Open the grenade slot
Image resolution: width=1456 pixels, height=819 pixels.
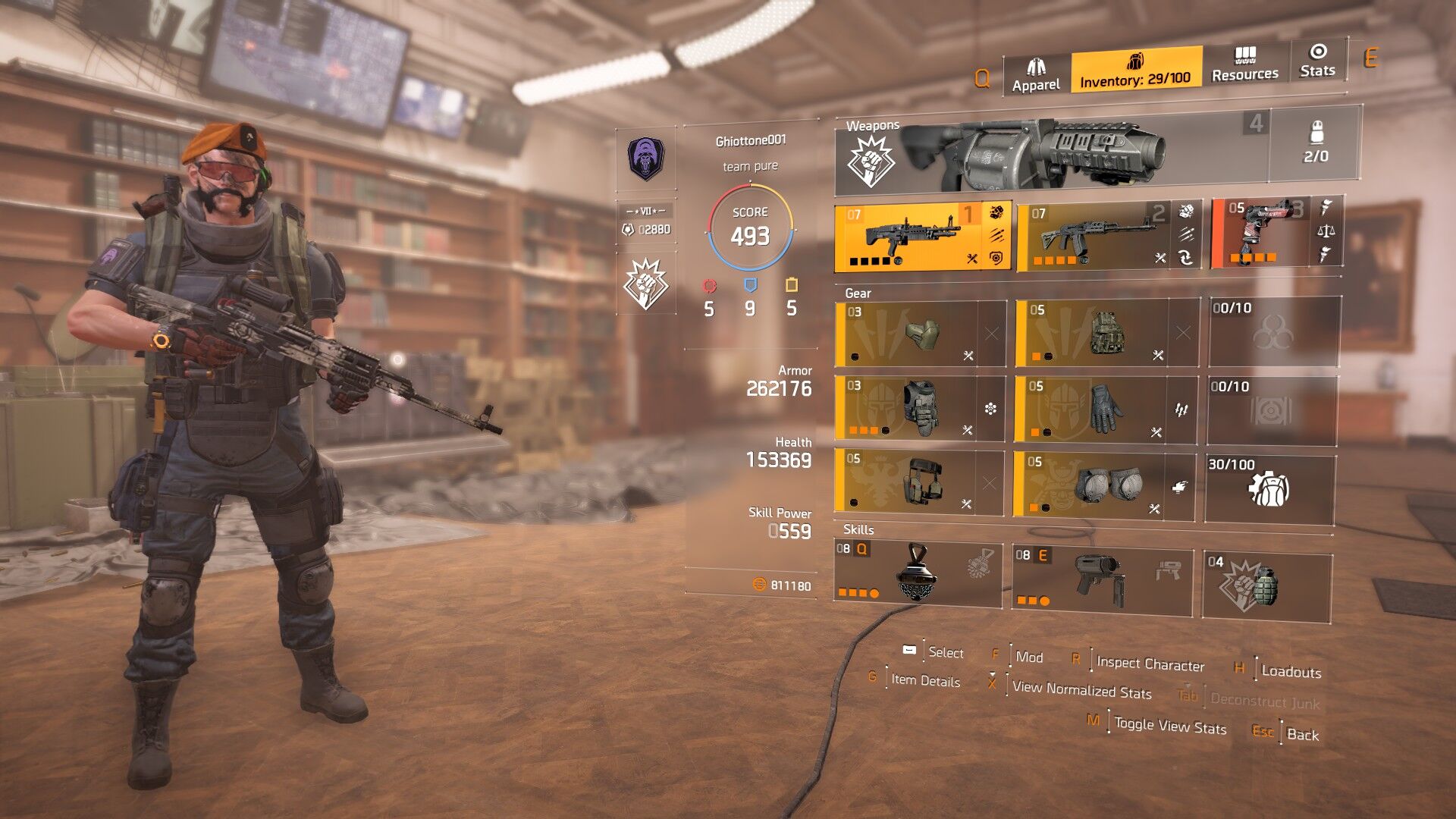(1266, 586)
